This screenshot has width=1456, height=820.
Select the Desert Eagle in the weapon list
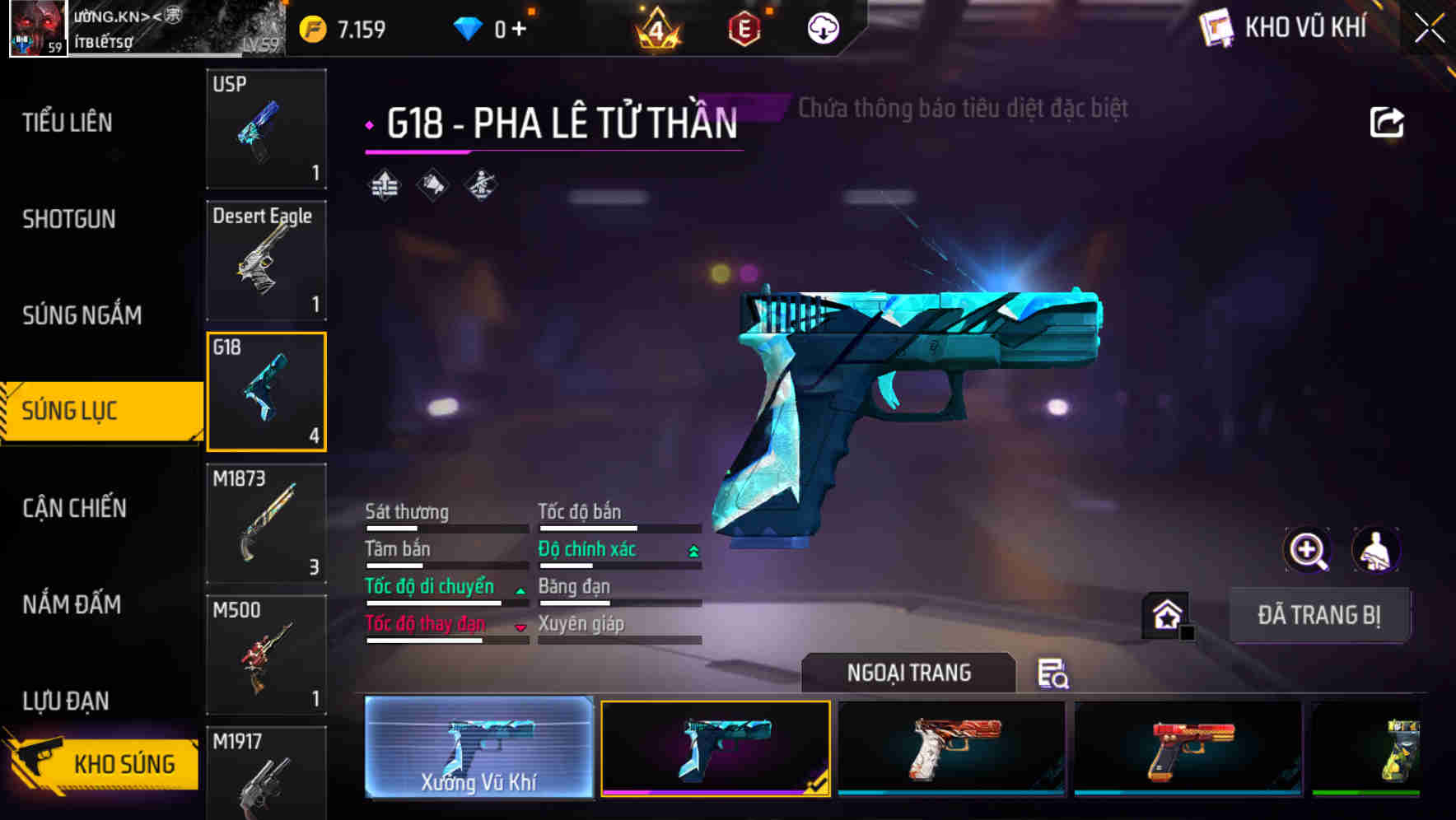(x=266, y=259)
